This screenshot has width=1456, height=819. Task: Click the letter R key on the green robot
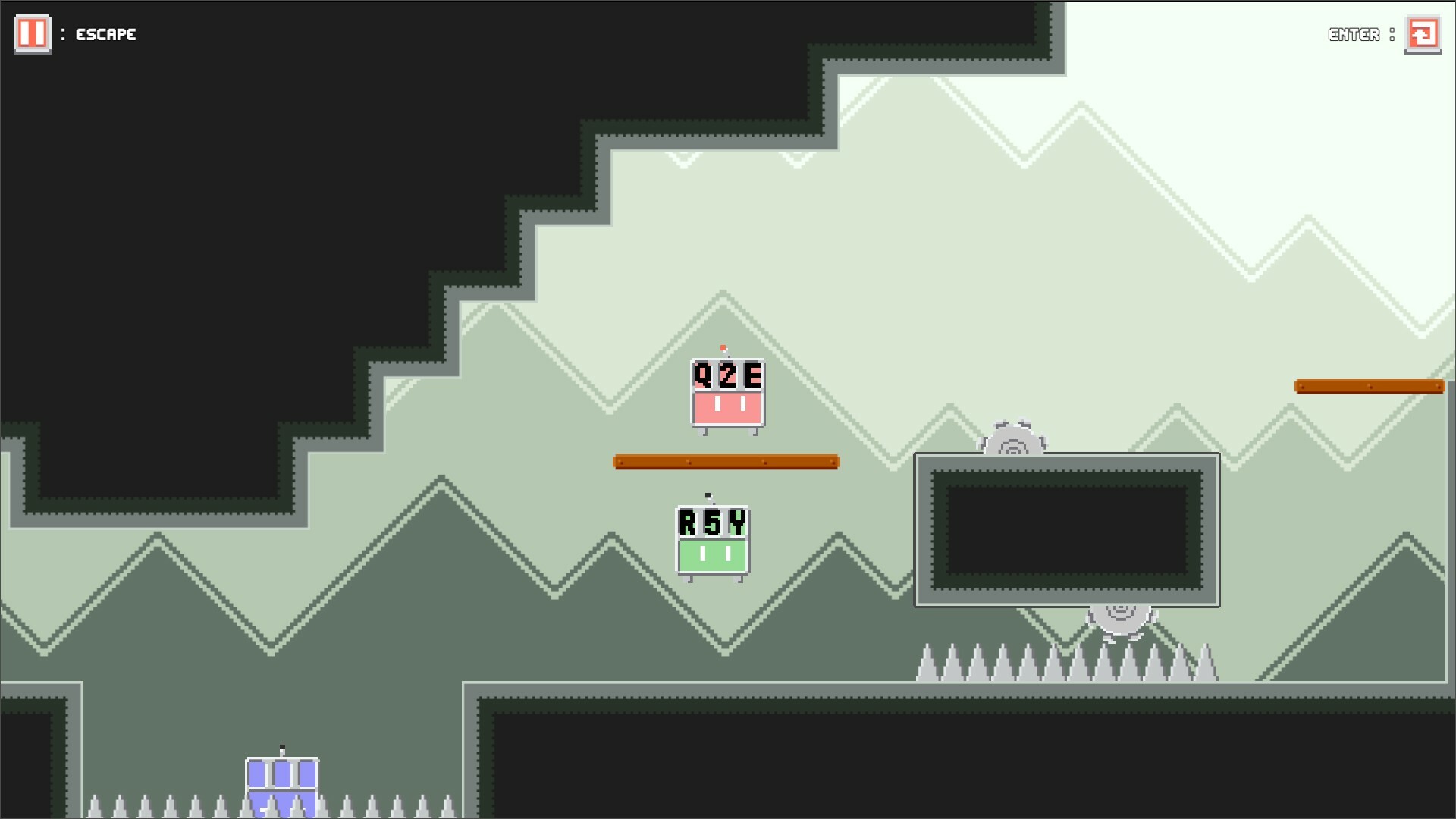pyautogui.click(x=689, y=521)
